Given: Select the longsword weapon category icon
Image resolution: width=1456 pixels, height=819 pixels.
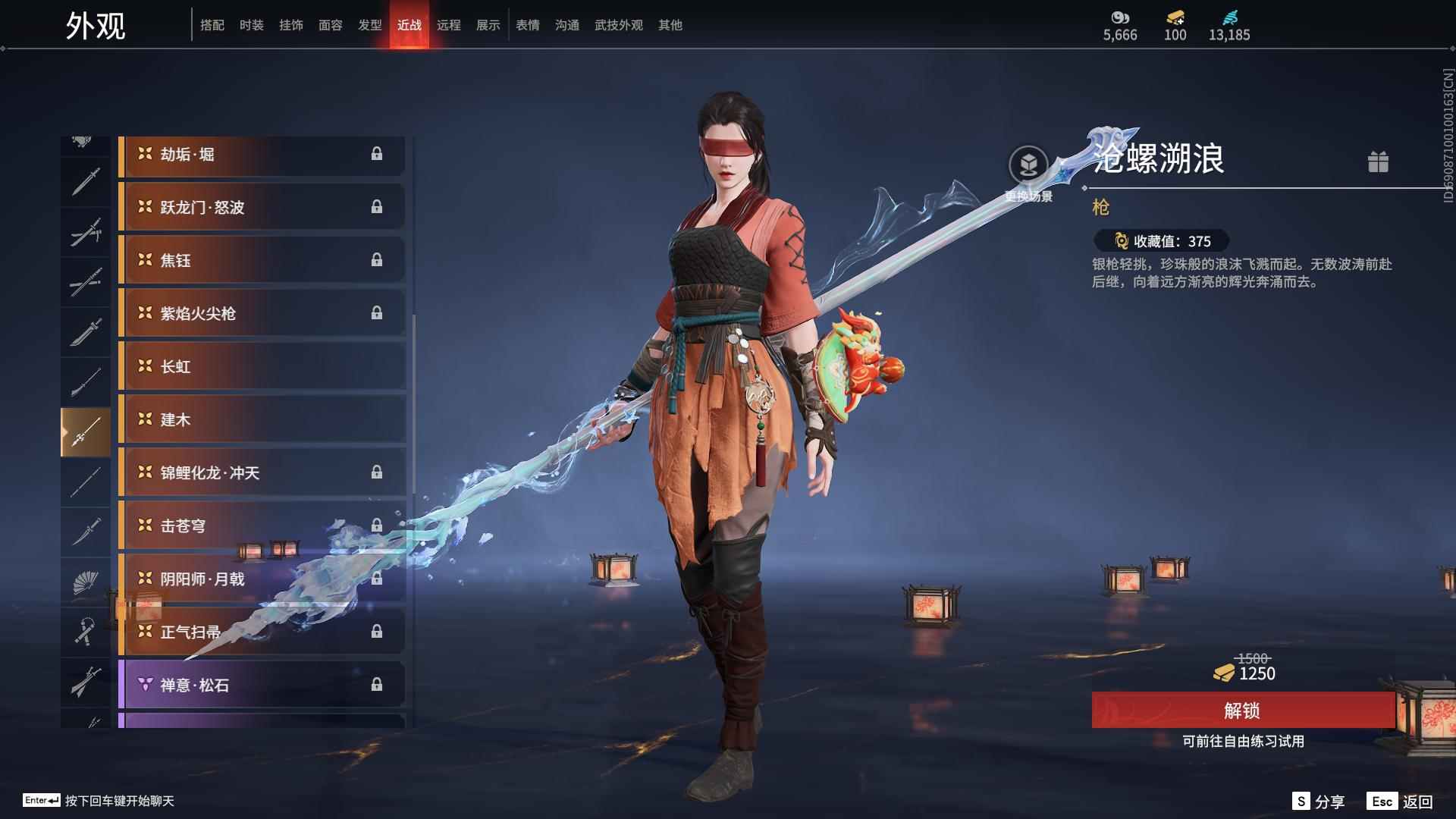Looking at the screenshot, I should click(x=85, y=180).
